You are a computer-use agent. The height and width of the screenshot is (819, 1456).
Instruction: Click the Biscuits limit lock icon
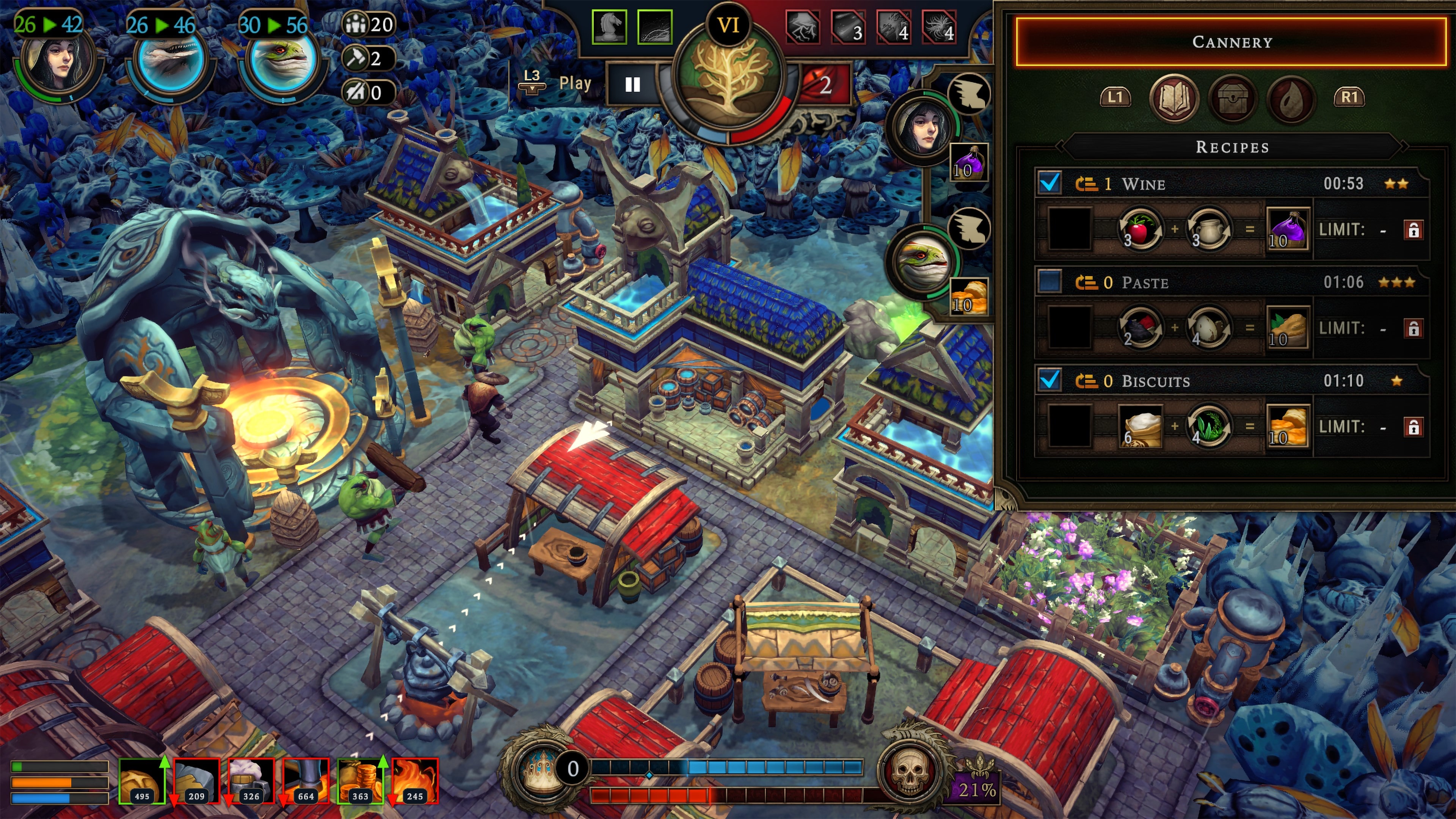pyautogui.click(x=1413, y=427)
